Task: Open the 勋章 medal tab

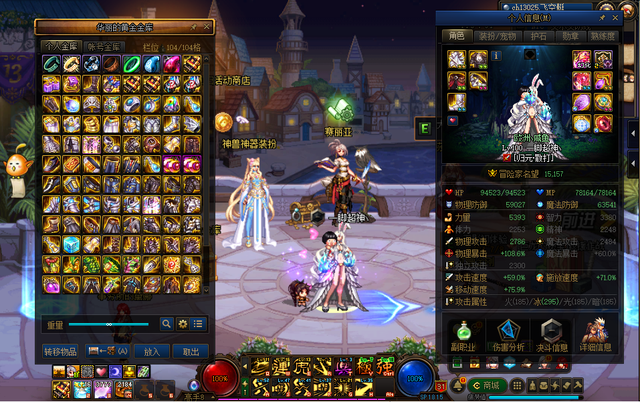Action: coord(570,34)
